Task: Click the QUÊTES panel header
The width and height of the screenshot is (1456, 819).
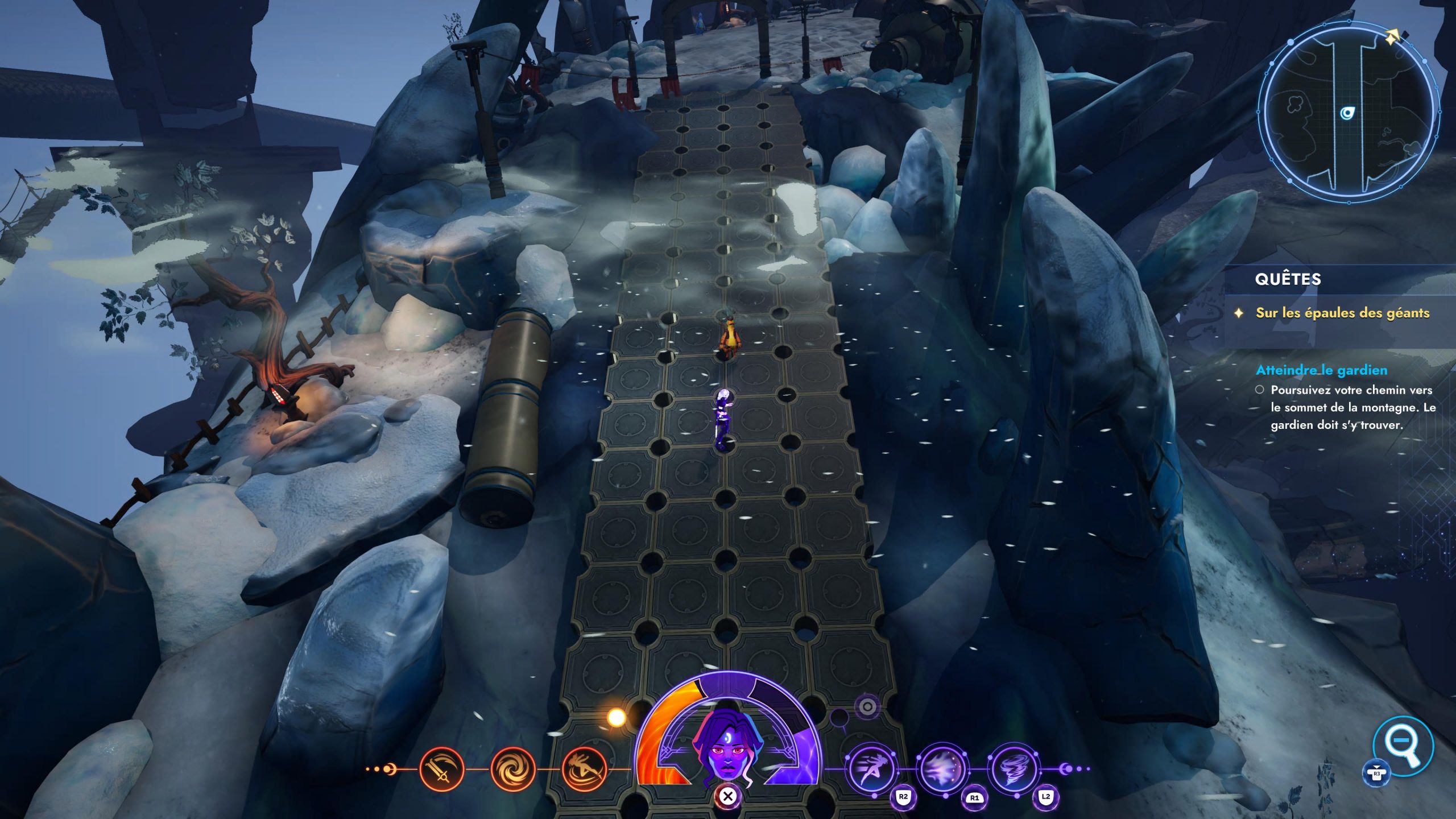Action: click(x=1288, y=279)
